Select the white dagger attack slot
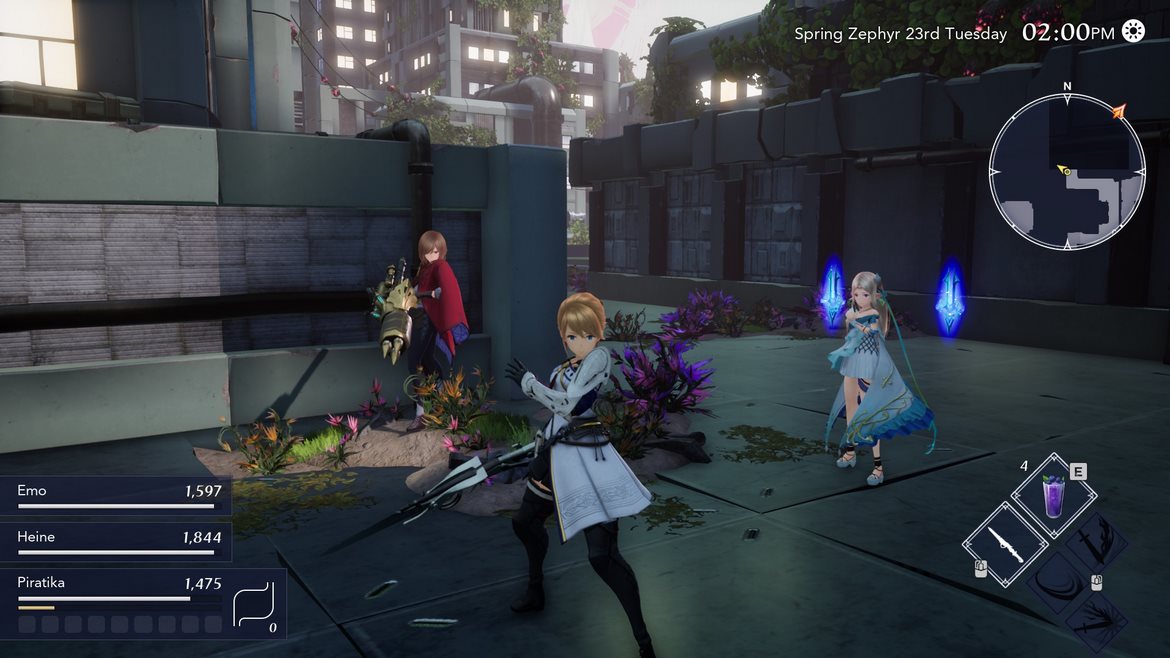Image resolution: width=1170 pixels, height=658 pixels. pos(1005,545)
